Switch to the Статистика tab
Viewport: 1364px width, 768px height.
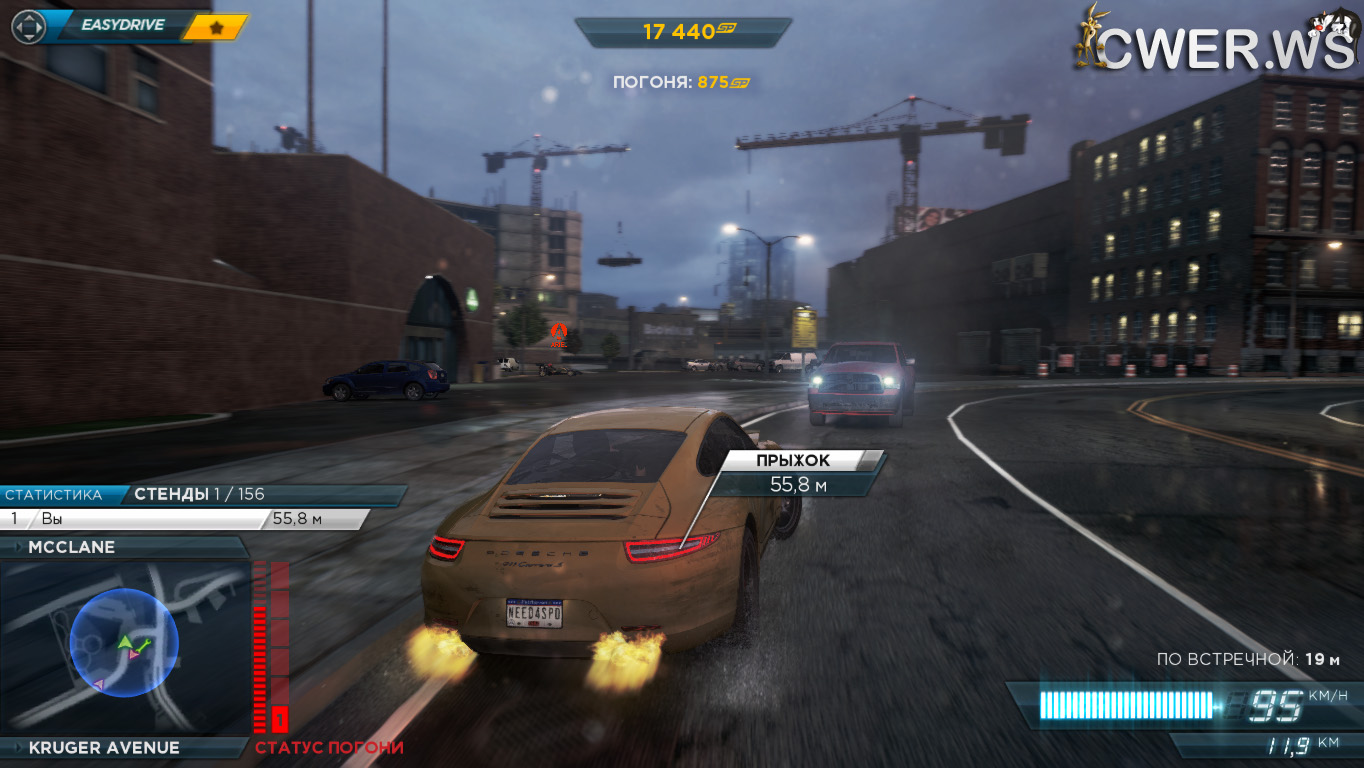54,494
